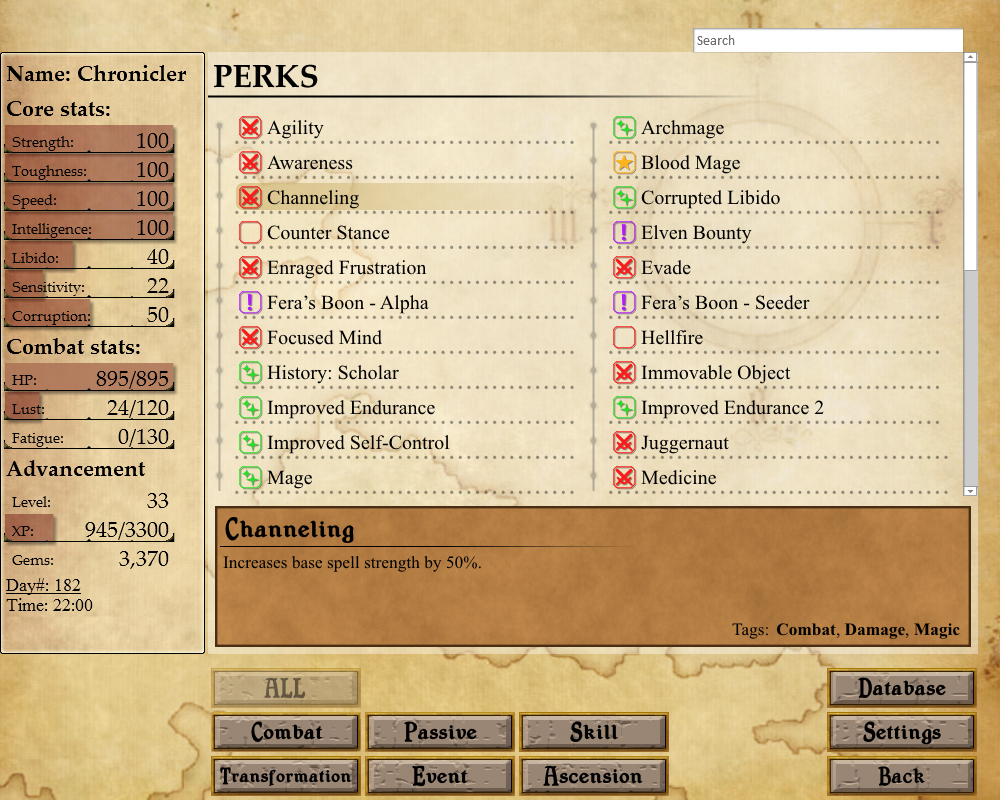Go Back from the perks screen
1000x800 pixels.
tap(902, 777)
